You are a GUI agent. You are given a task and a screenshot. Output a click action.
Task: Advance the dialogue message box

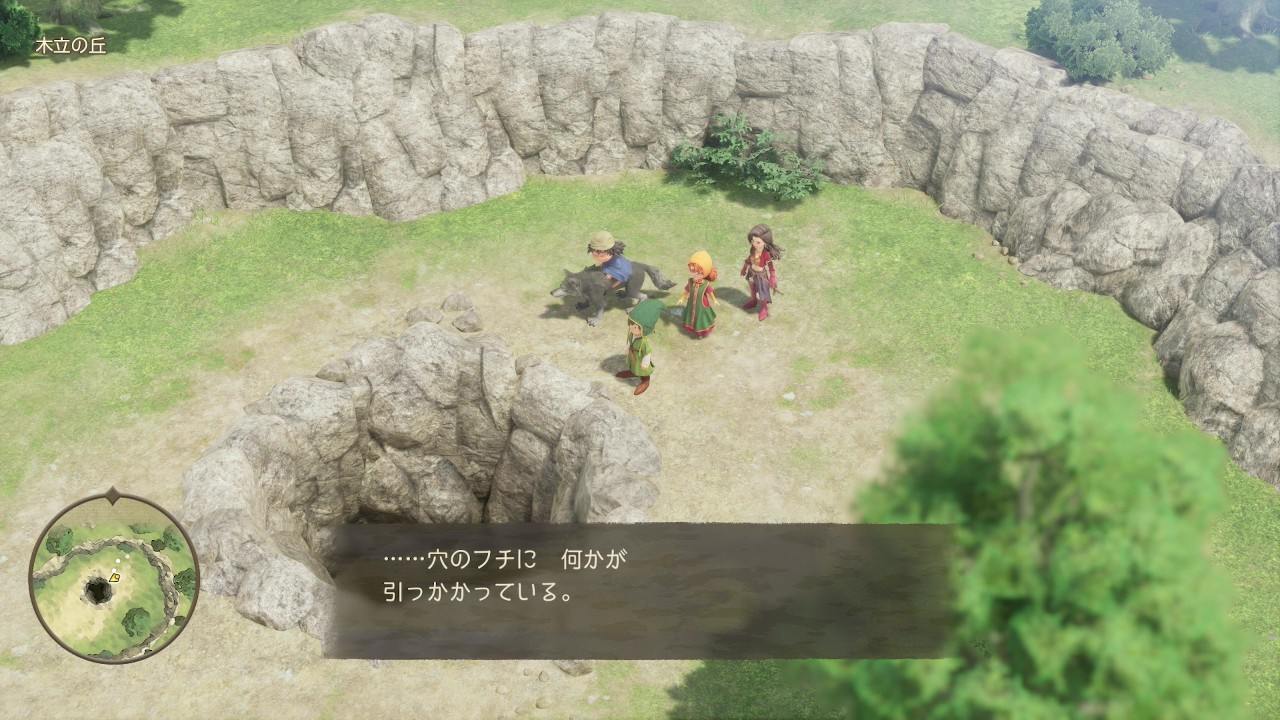[x=640, y=590]
